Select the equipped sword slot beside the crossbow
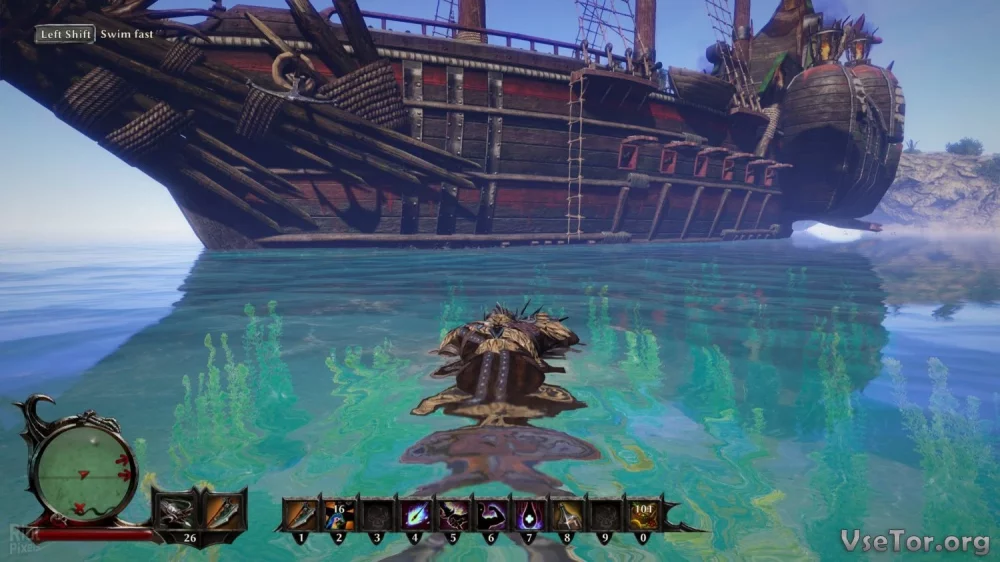Viewport: 1000px width, 562px height. [224, 511]
